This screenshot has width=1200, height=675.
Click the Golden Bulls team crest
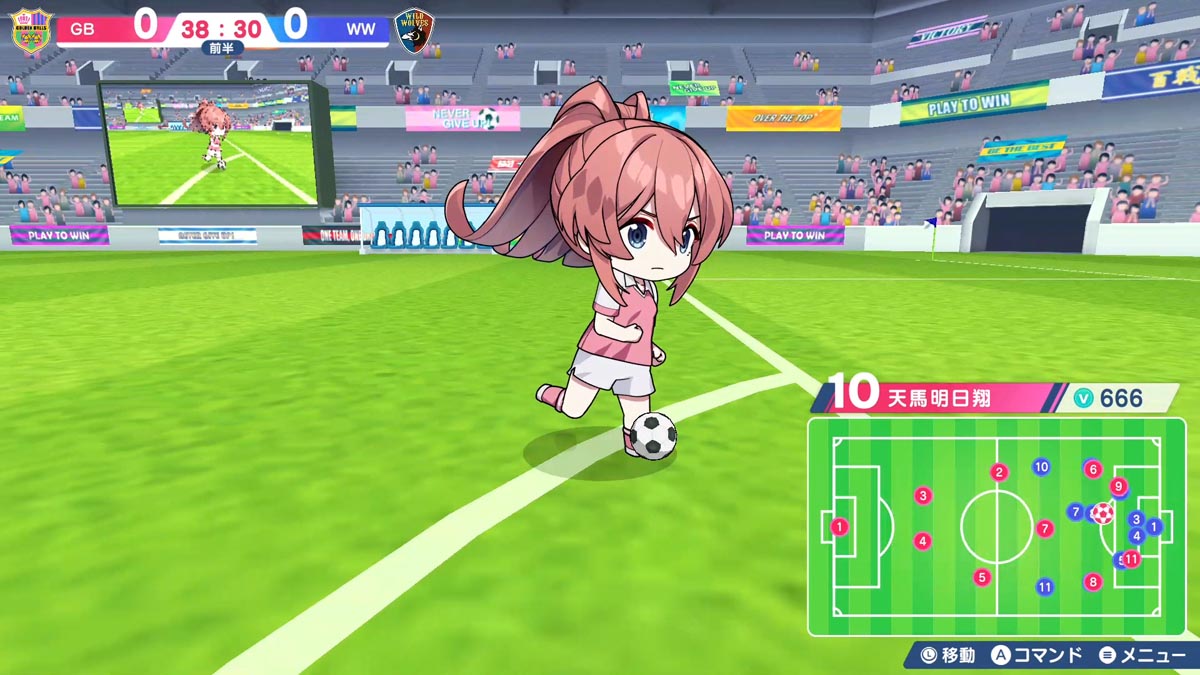[x=31, y=30]
